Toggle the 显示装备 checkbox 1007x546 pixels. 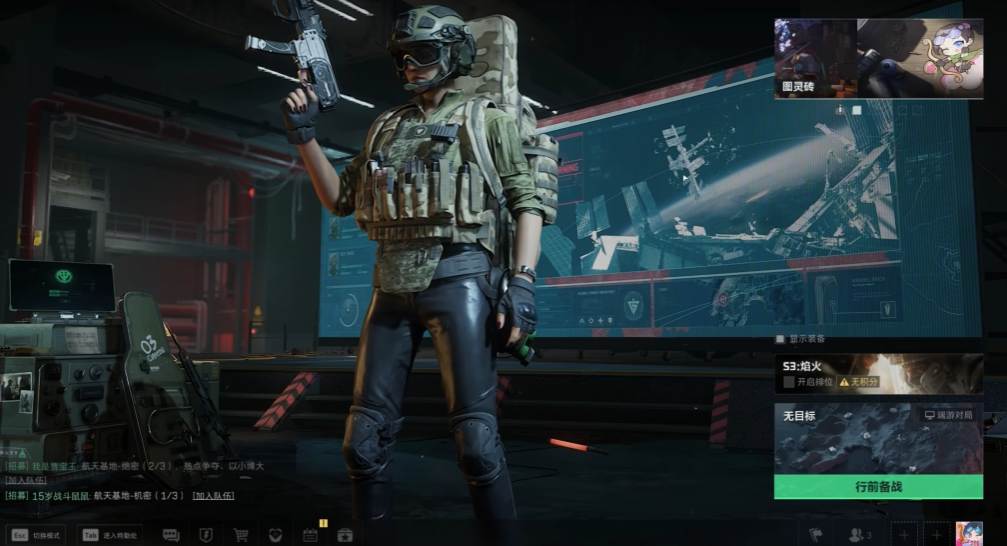(x=781, y=339)
